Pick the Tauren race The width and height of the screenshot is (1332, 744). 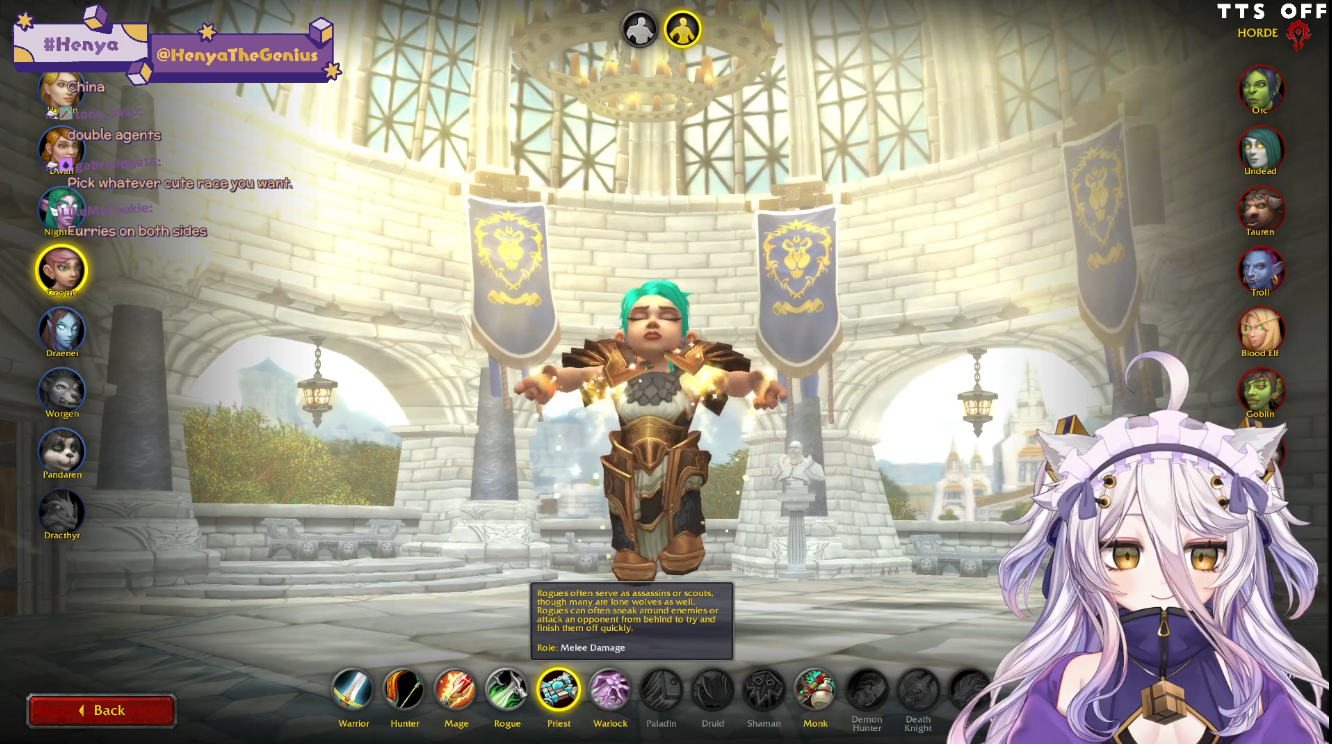[x=1261, y=209]
